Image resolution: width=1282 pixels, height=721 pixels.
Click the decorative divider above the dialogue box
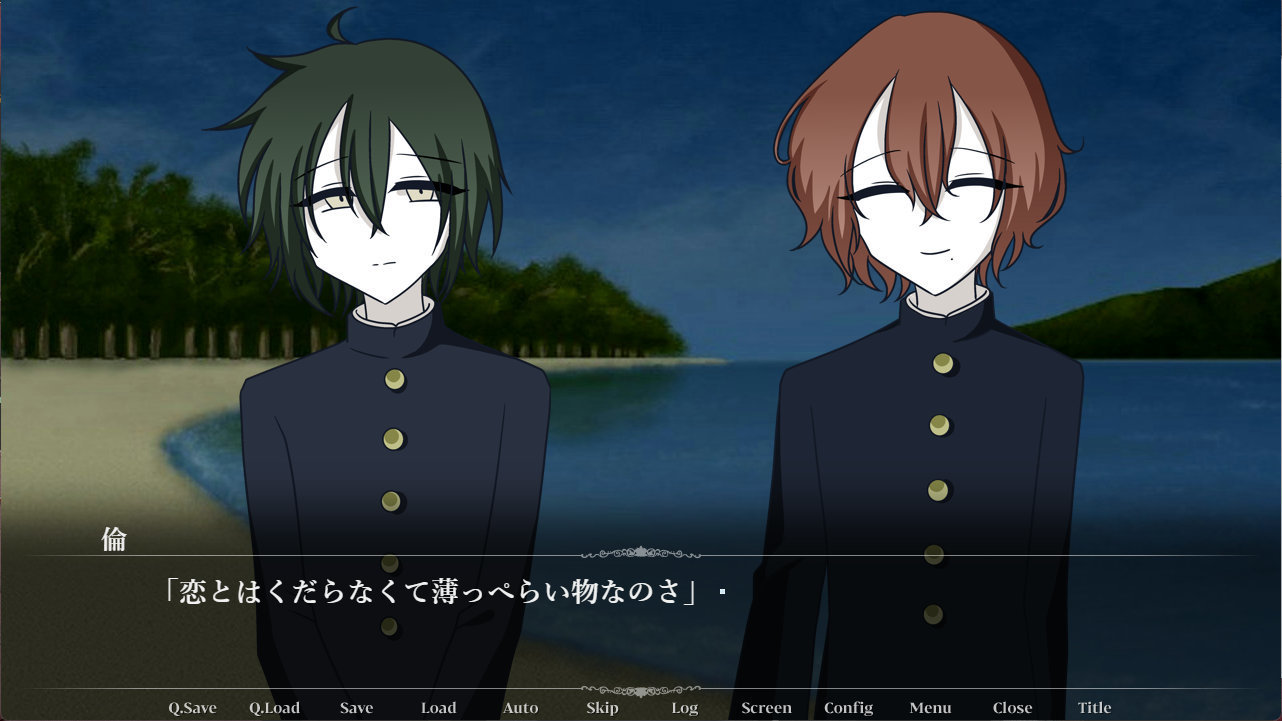pos(641,551)
